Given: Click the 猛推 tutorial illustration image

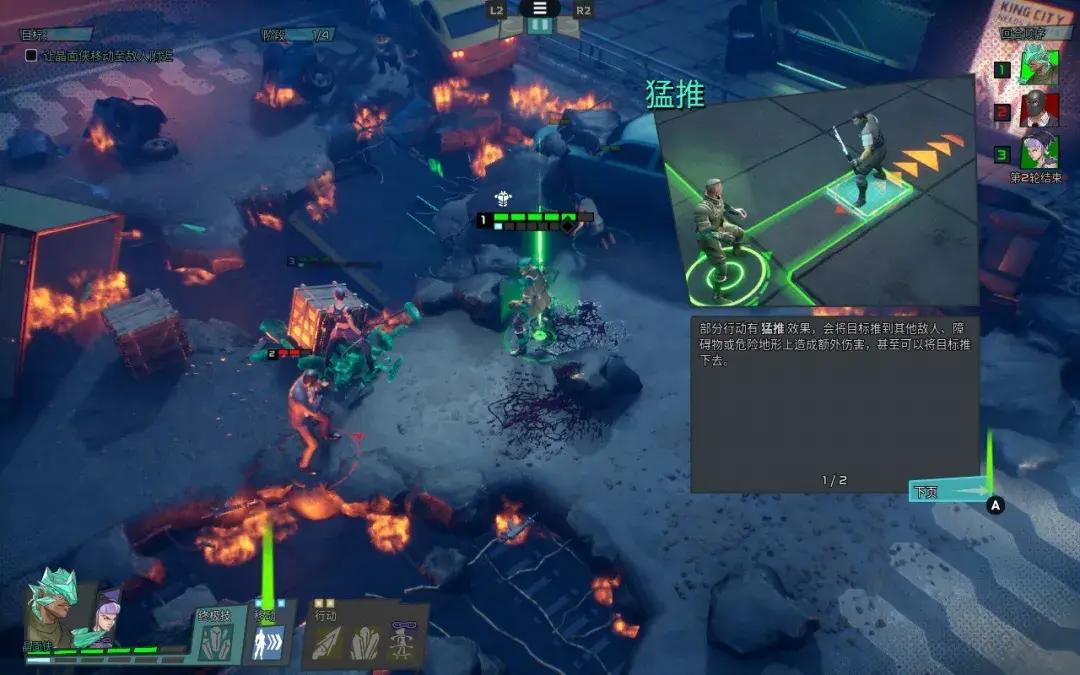Looking at the screenshot, I should [x=815, y=190].
